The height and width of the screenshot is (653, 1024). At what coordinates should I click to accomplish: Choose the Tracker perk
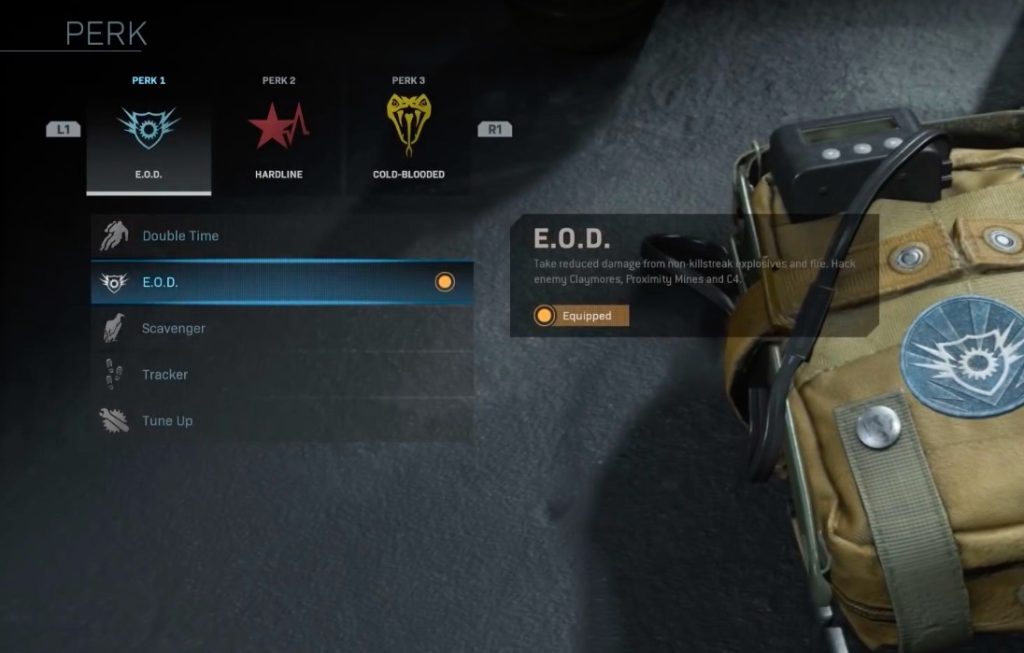(281, 374)
